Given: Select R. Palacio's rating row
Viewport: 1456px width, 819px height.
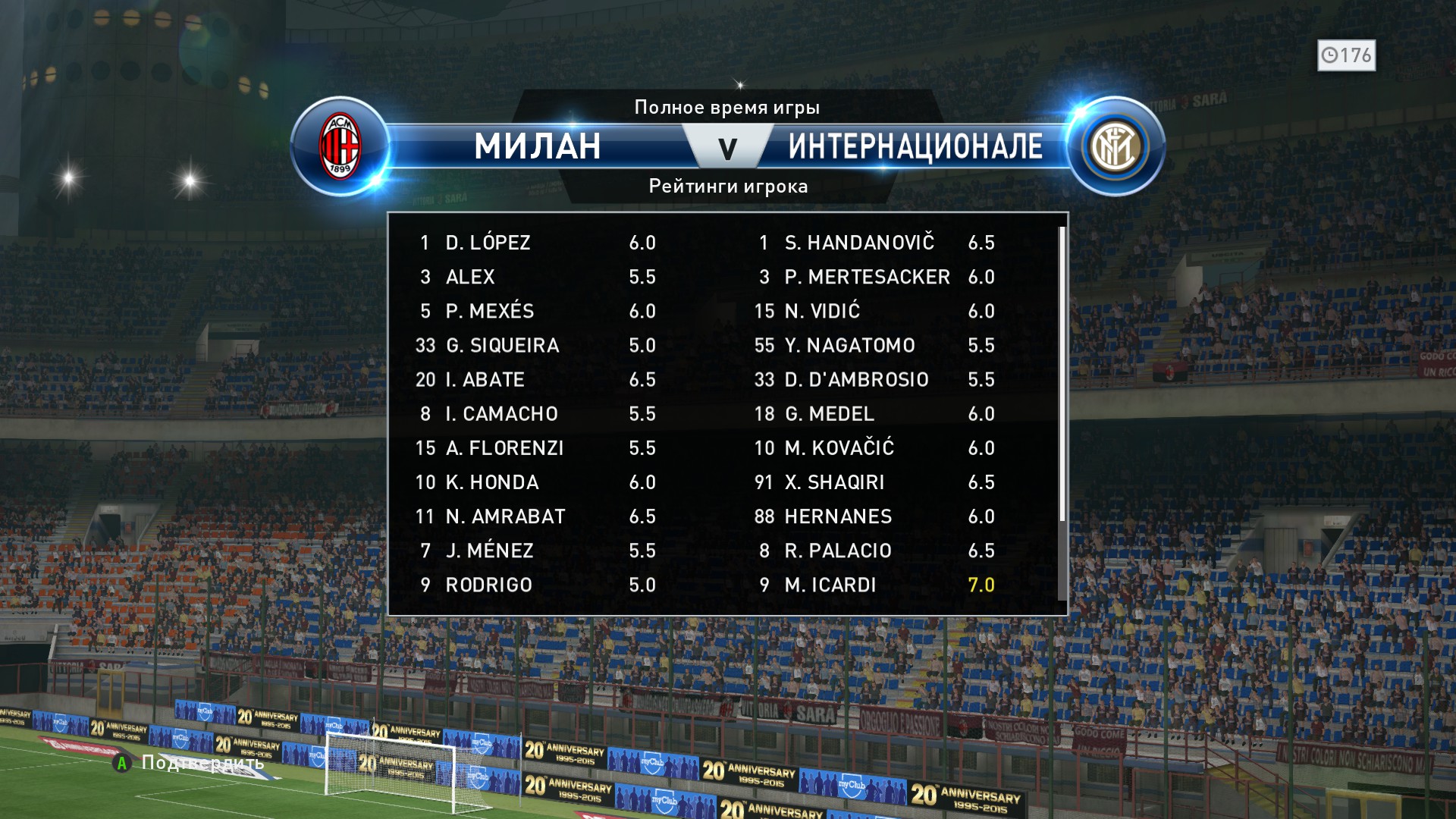Looking at the screenshot, I should coord(874,551).
